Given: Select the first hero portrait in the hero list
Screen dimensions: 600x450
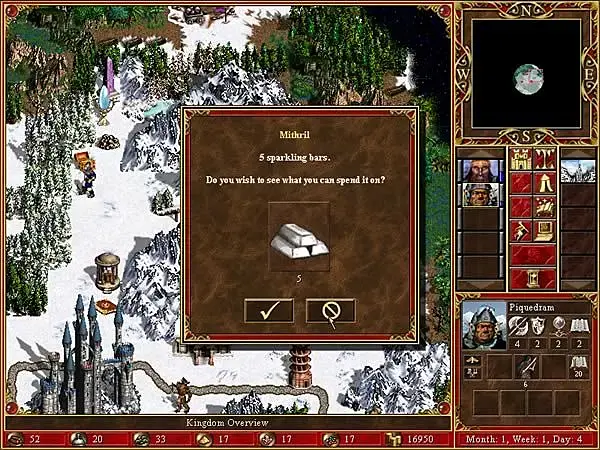Looking at the screenshot, I should pos(480,170).
